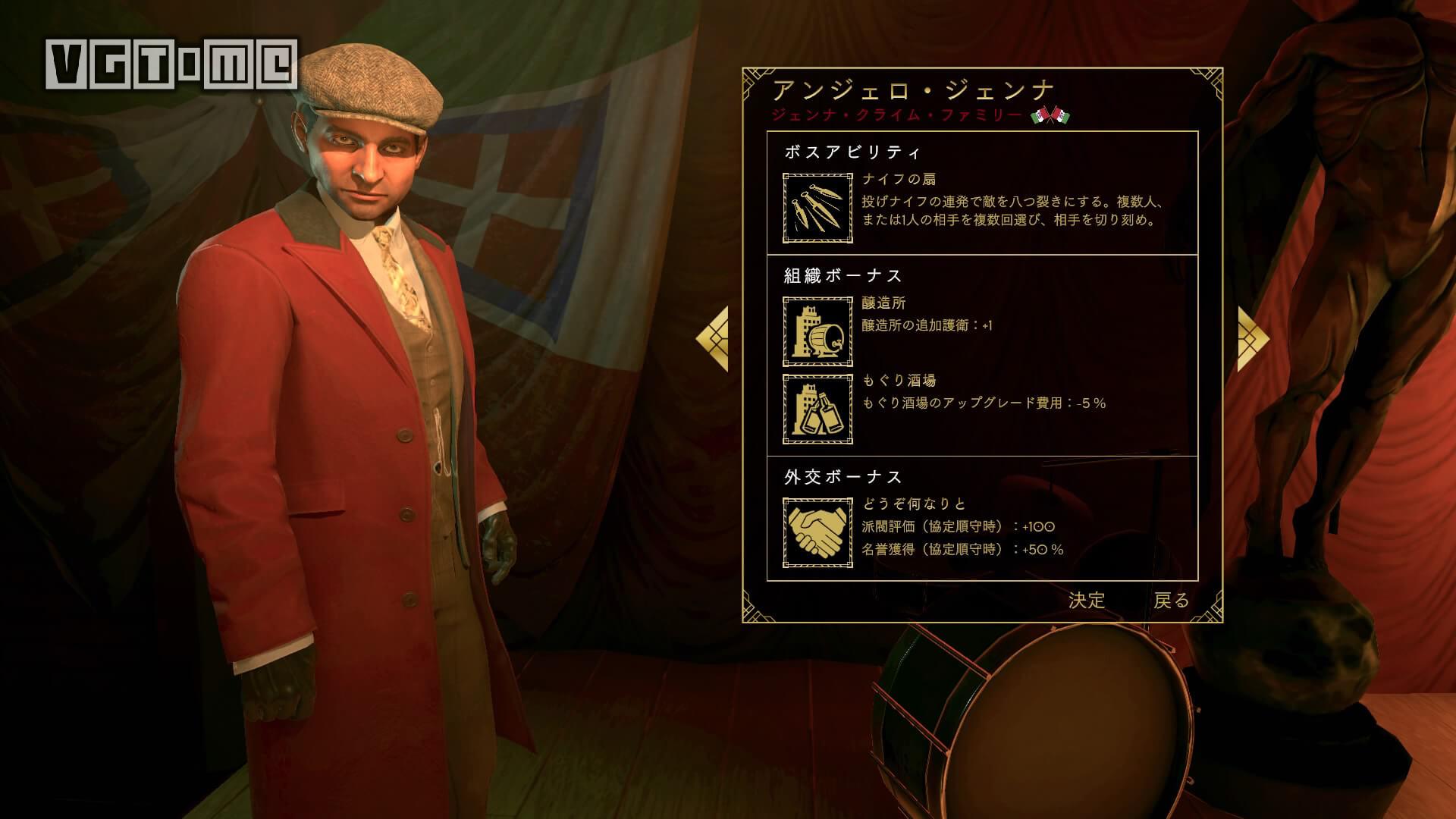Click the もぐり酒場 speakeasy bottles icon
Viewport: 1456px width, 819px height.
[817, 410]
